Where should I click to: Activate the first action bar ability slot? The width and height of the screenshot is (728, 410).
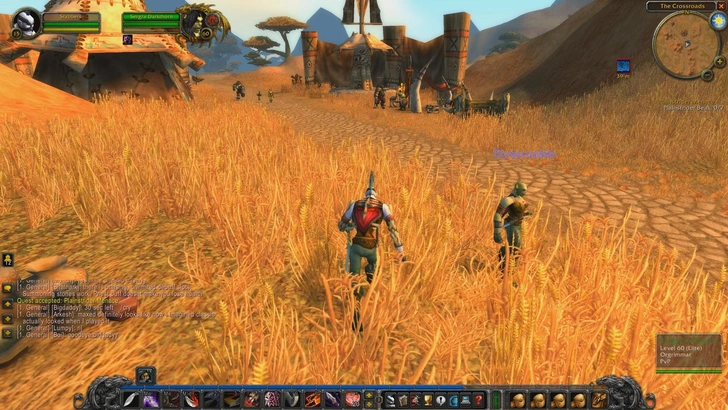[x=131, y=399]
